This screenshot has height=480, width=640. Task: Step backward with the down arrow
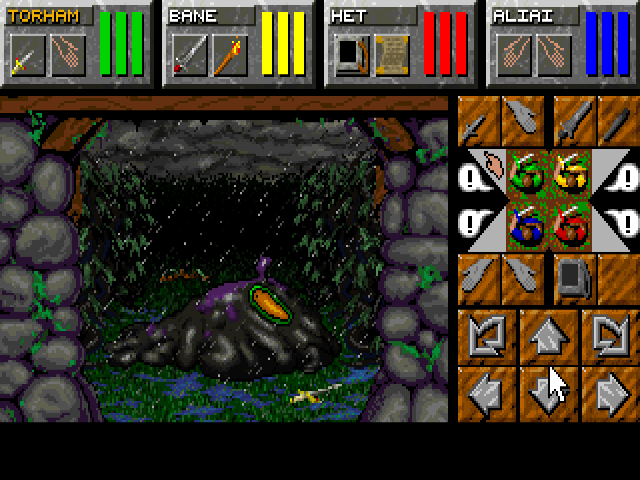pyautogui.click(x=549, y=392)
